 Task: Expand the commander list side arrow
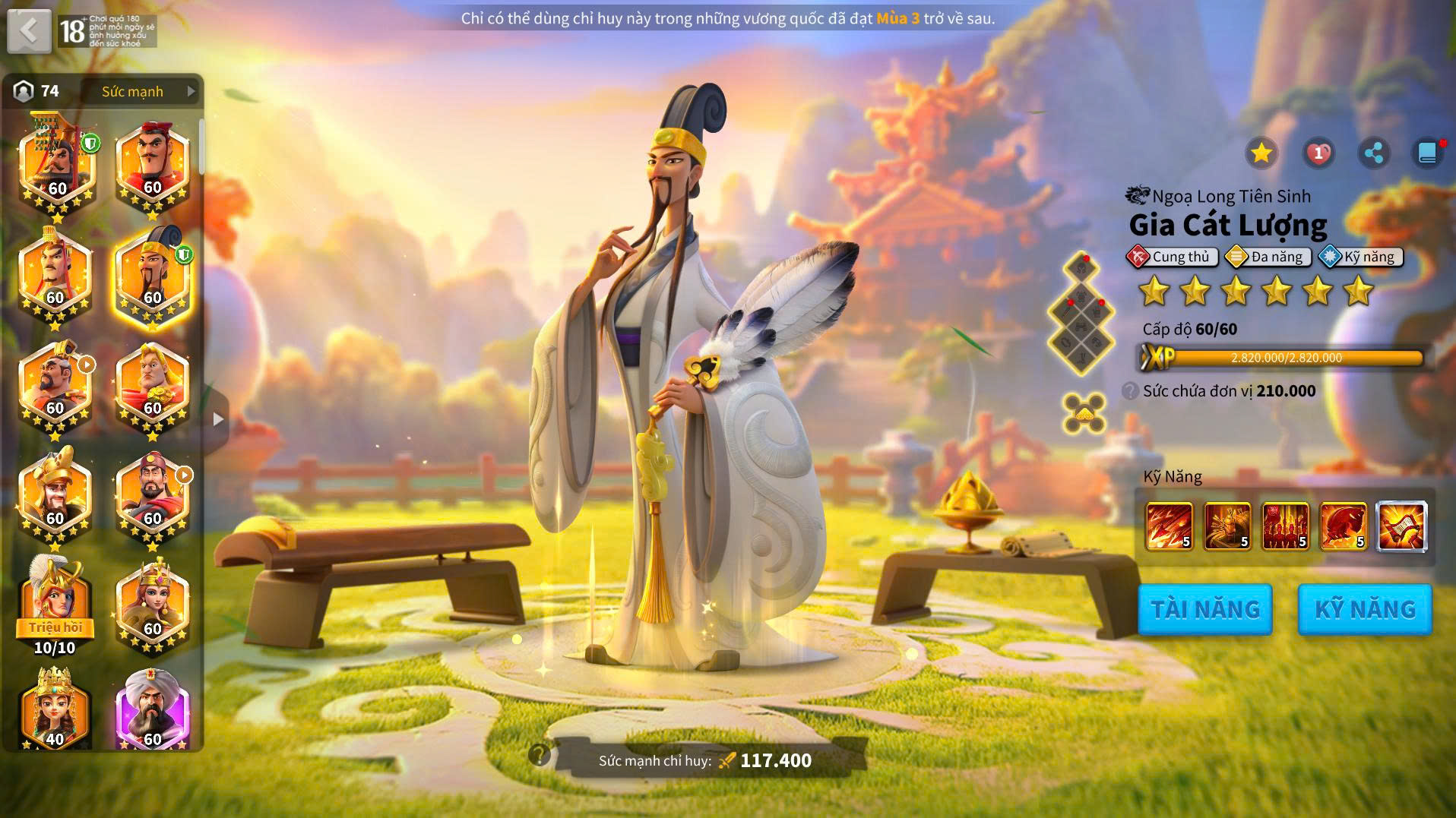pos(218,419)
